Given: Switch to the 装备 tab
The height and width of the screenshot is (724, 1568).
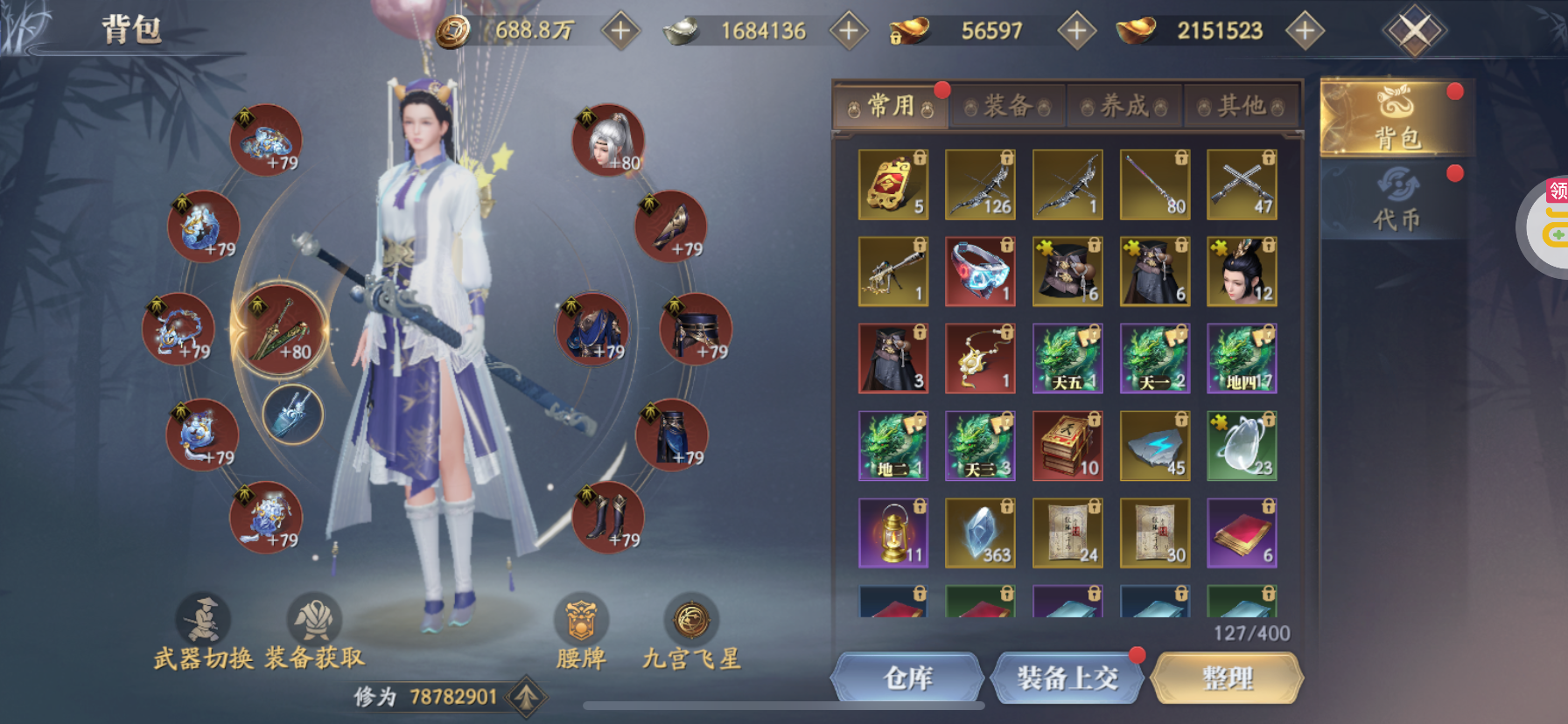Looking at the screenshot, I should (x=1007, y=107).
